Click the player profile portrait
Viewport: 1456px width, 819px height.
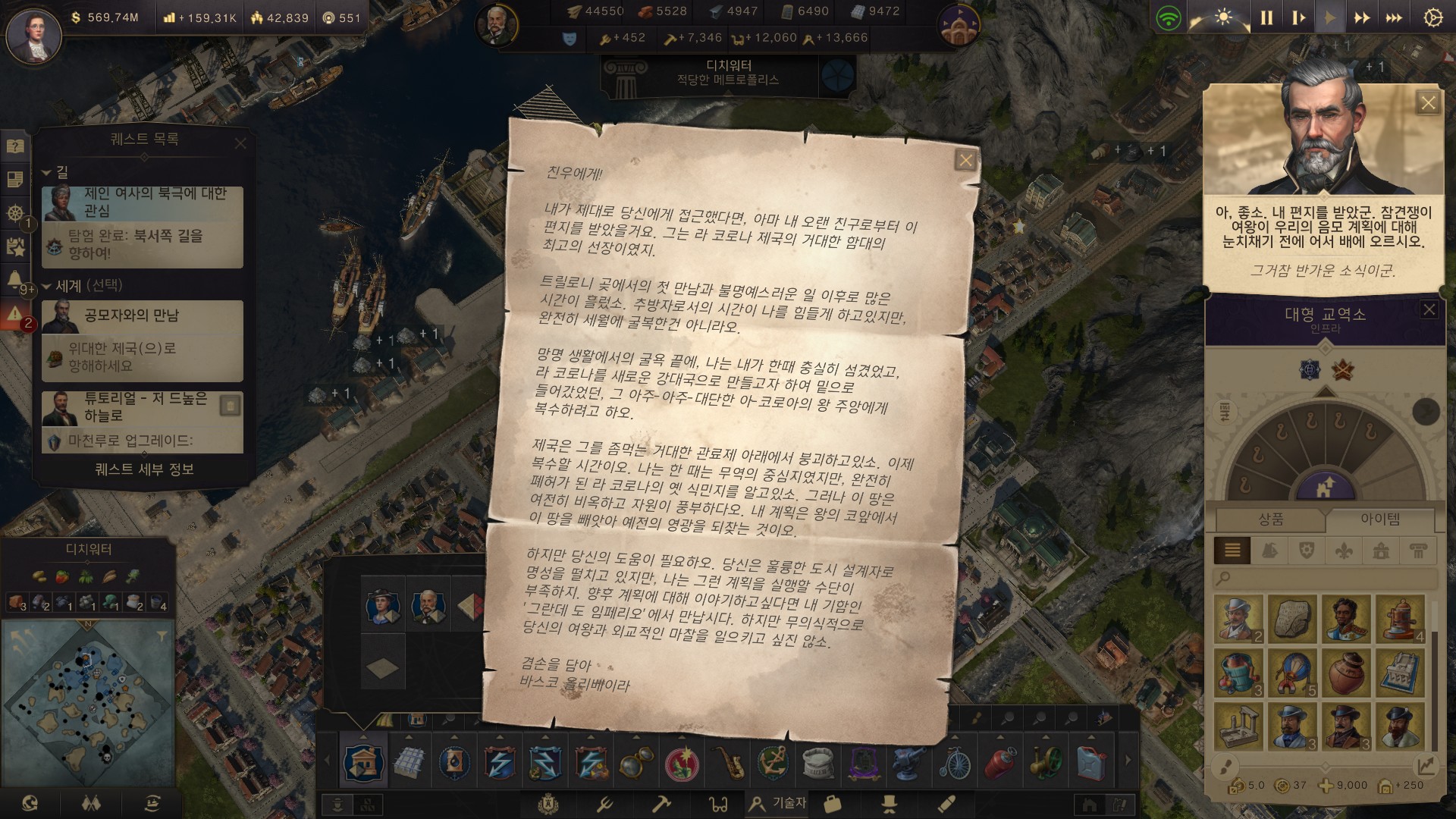point(33,36)
